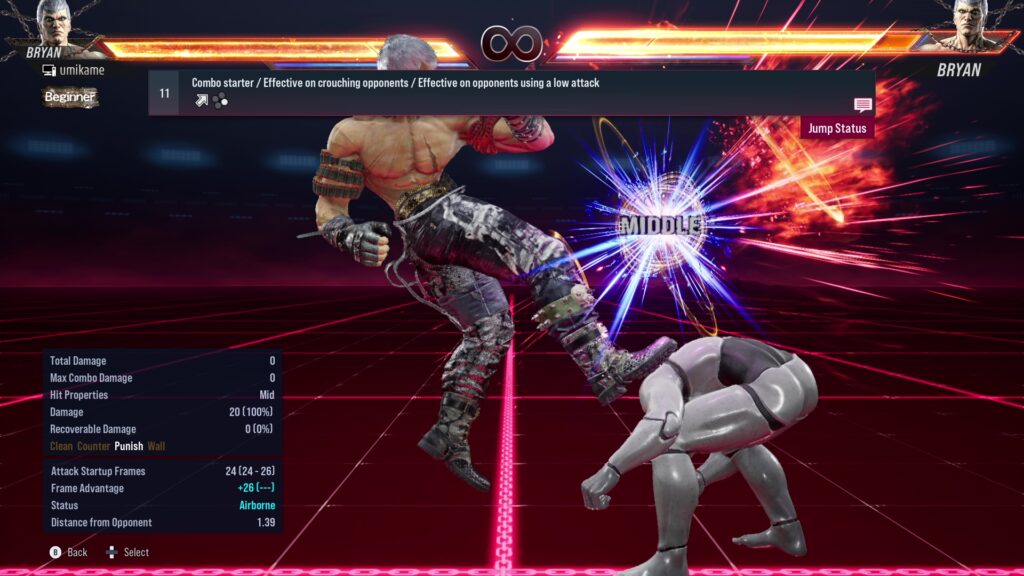Click the umikame player name
This screenshot has height=576, width=1024.
tap(81, 70)
